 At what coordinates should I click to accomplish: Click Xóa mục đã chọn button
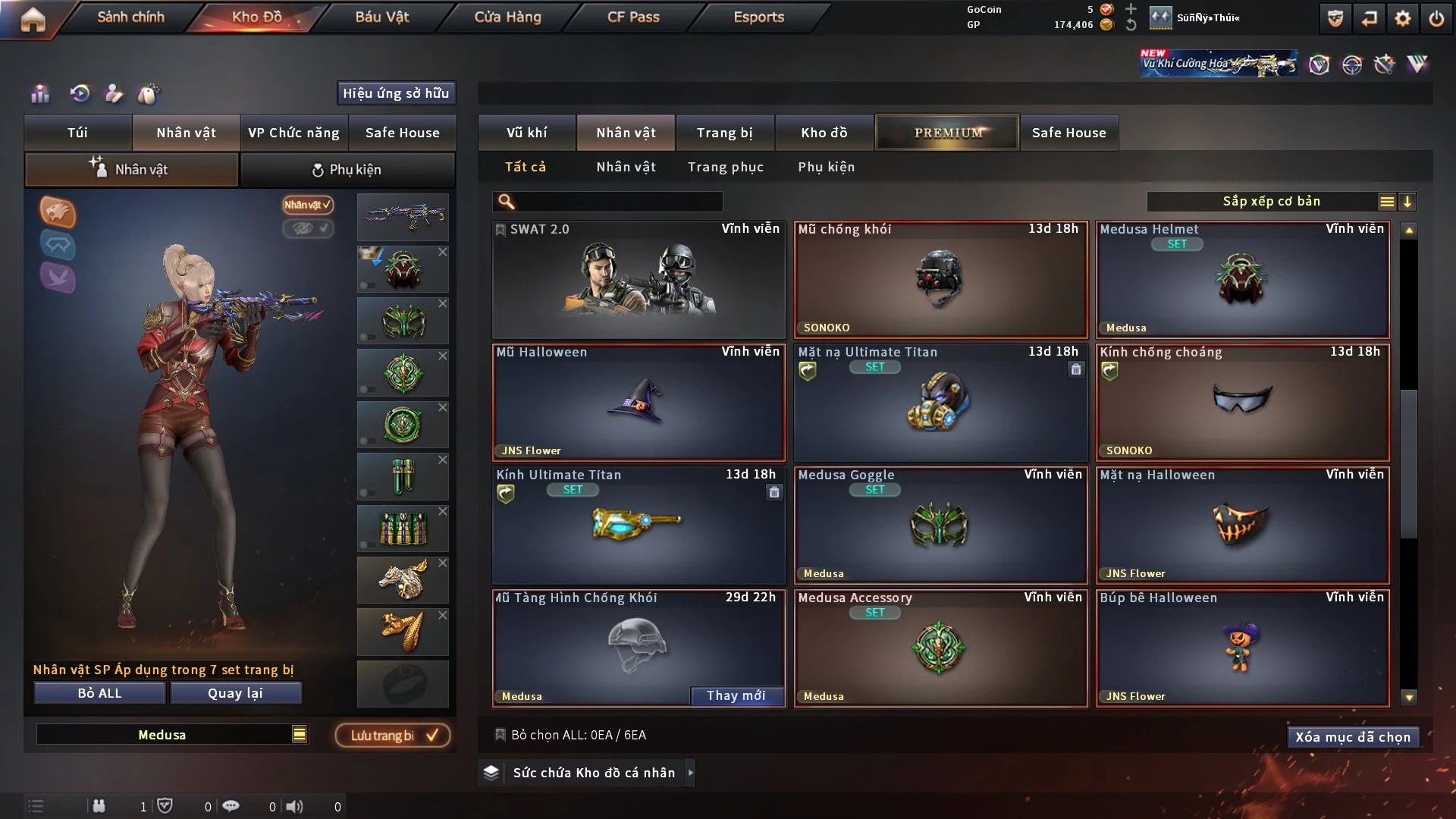tap(1353, 737)
